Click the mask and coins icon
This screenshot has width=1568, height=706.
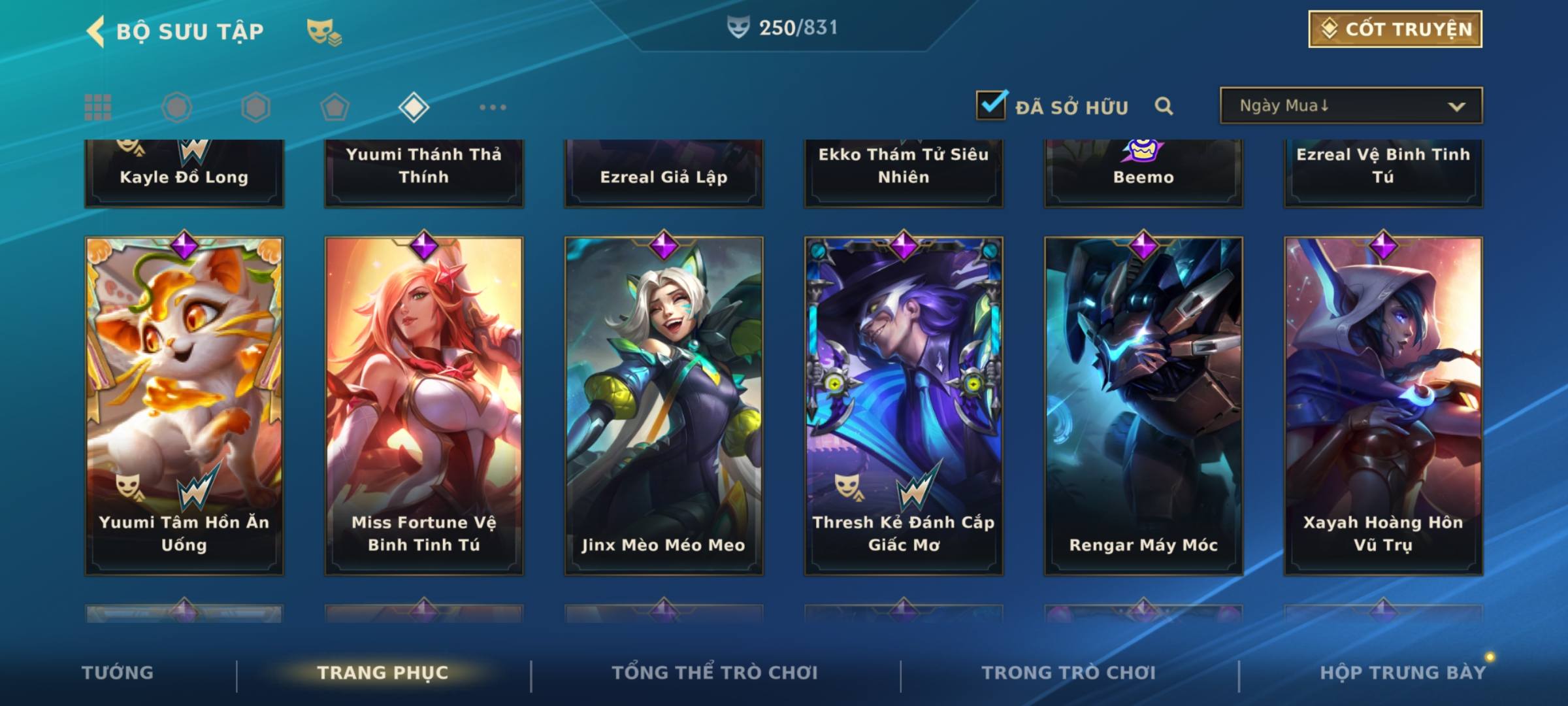coord(324,31)
